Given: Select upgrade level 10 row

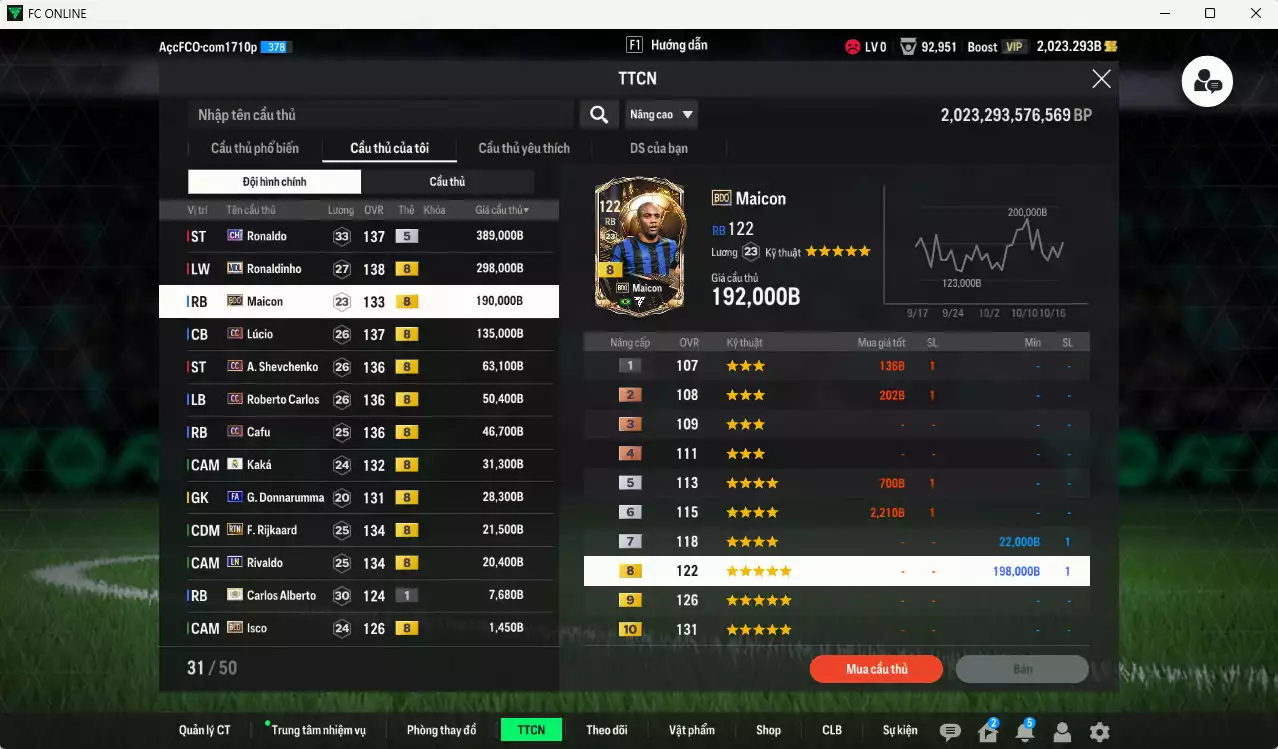Looking at the screenshot, I should pos(836,630).
